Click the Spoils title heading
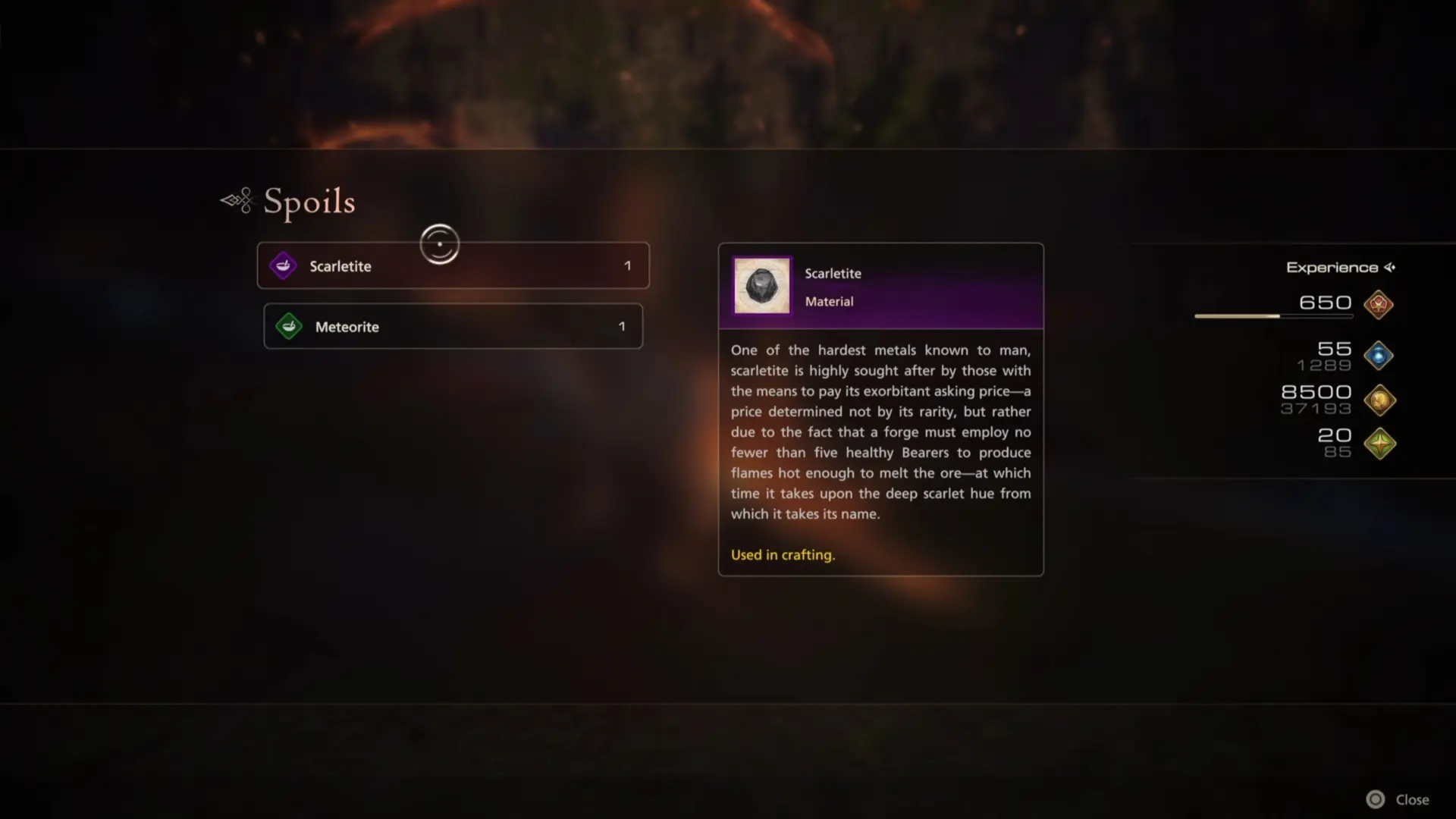This screenshot has width=1456, height=819. pos(309,201)
